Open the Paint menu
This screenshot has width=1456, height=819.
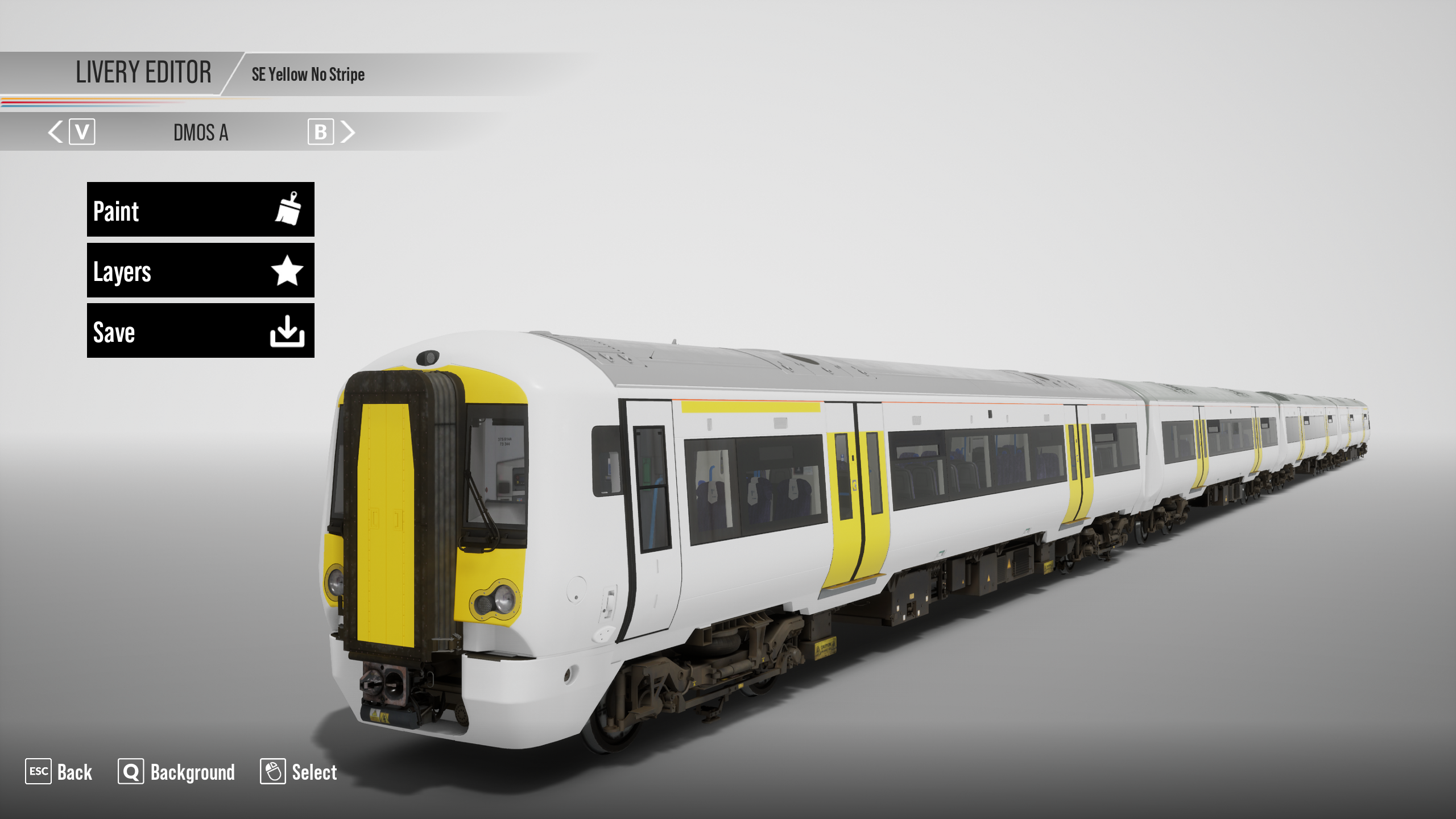coord(200,209)
